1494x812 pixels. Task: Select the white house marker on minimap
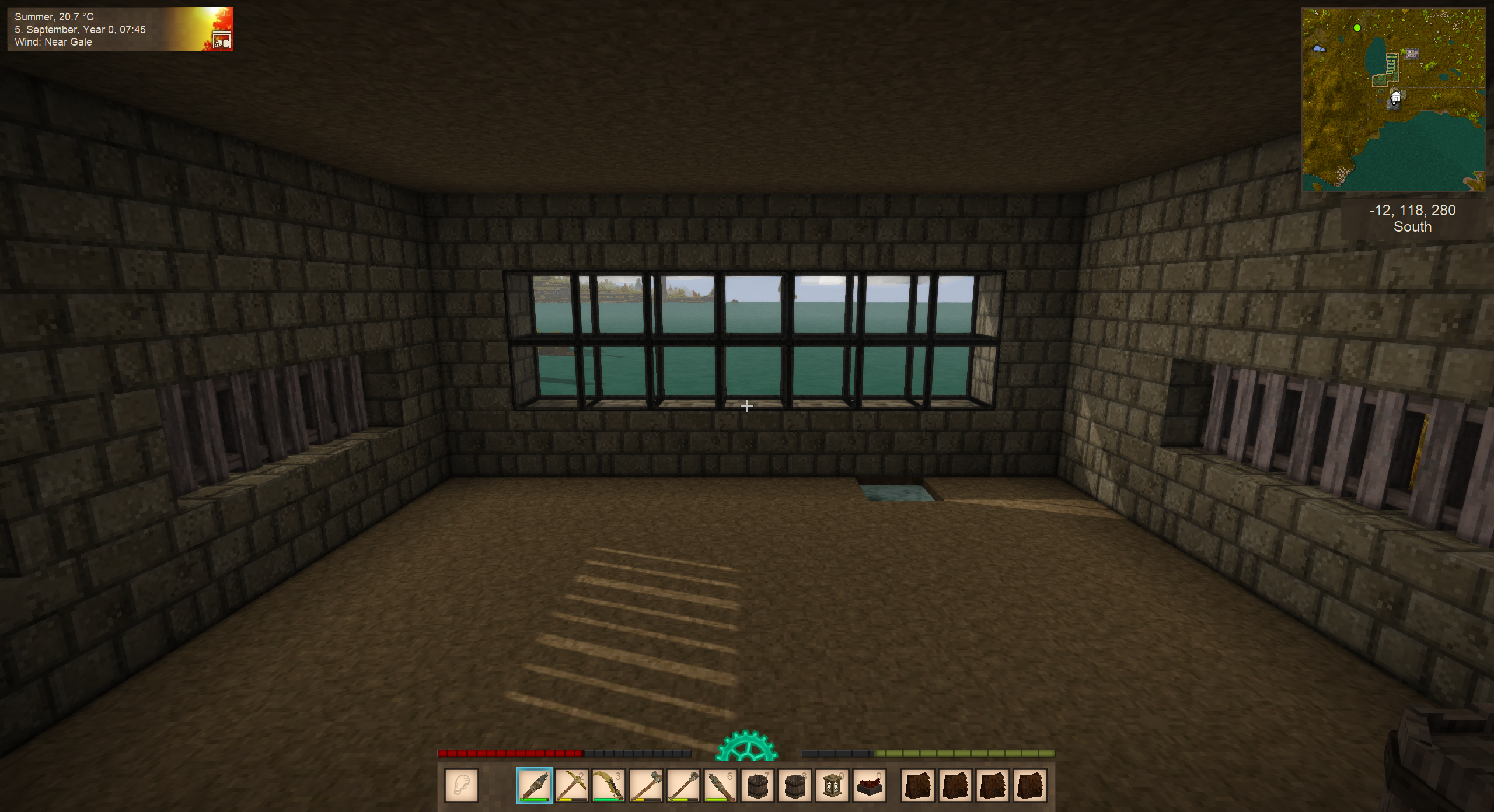(1395, 97)
